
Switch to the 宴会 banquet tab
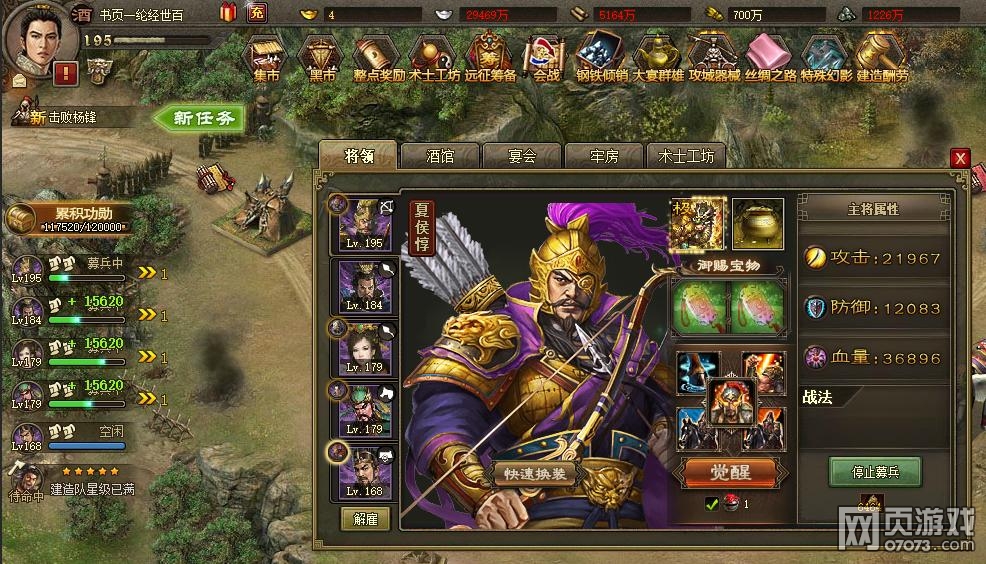pos(521,156)
